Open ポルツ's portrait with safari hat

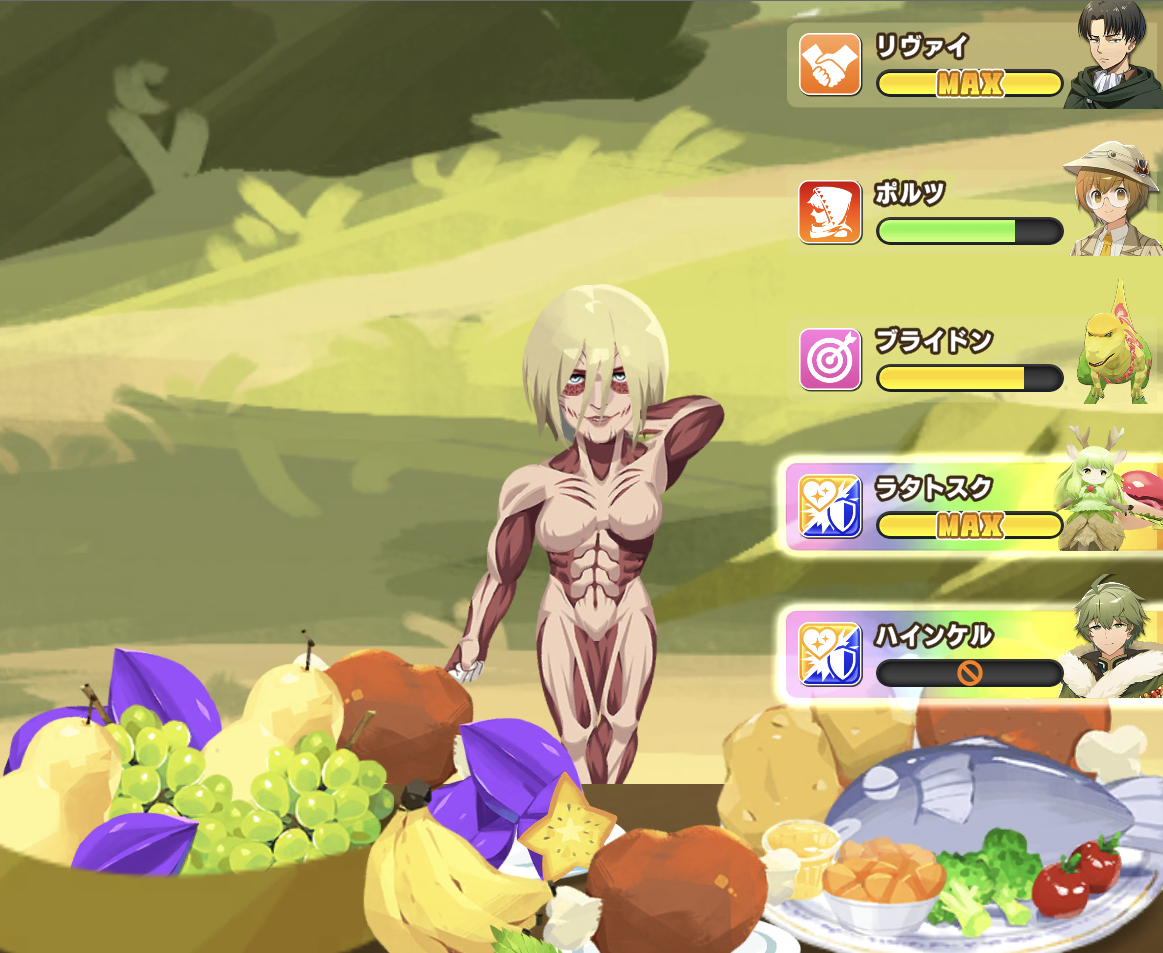click(x=1114, y=200)
